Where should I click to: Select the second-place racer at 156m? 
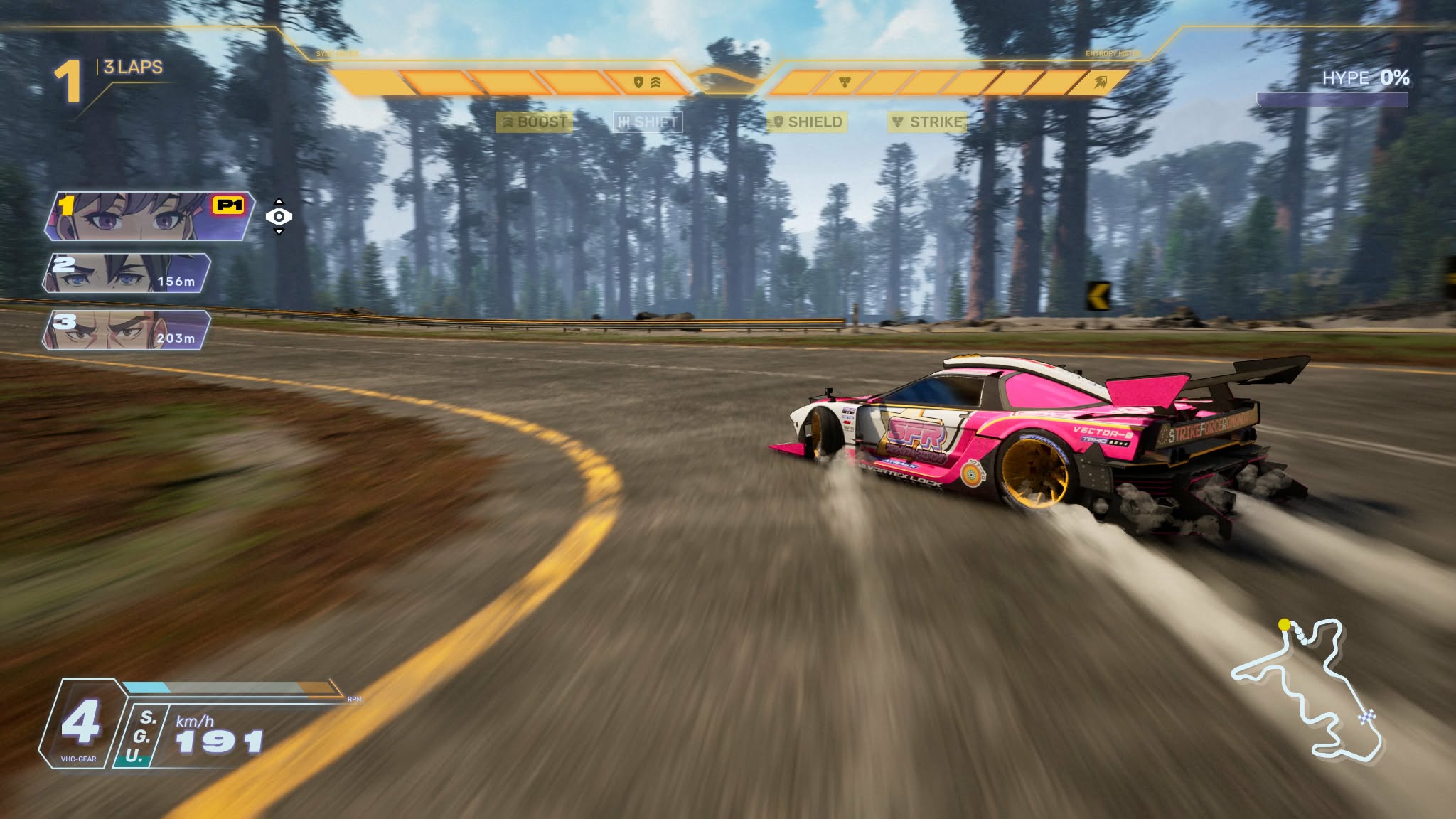127,273
